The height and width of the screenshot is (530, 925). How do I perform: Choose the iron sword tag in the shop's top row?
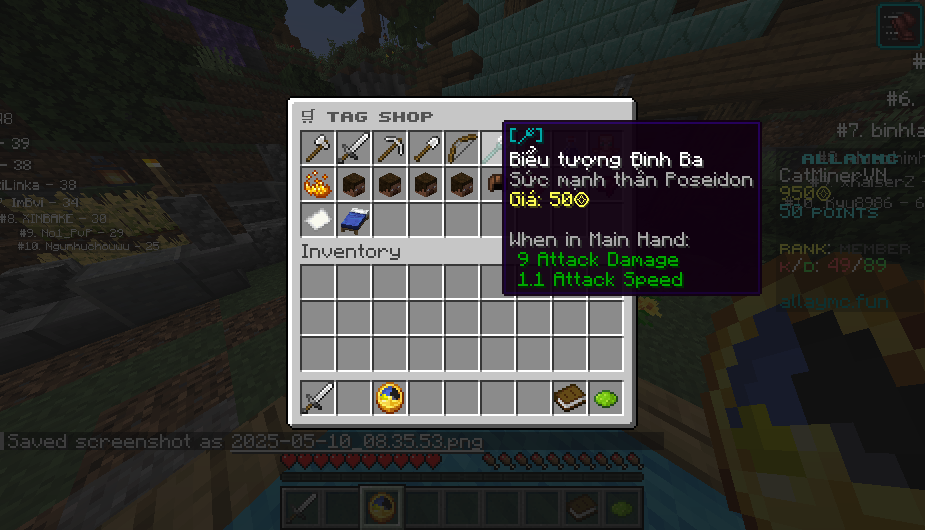click(x=353, y=149)
